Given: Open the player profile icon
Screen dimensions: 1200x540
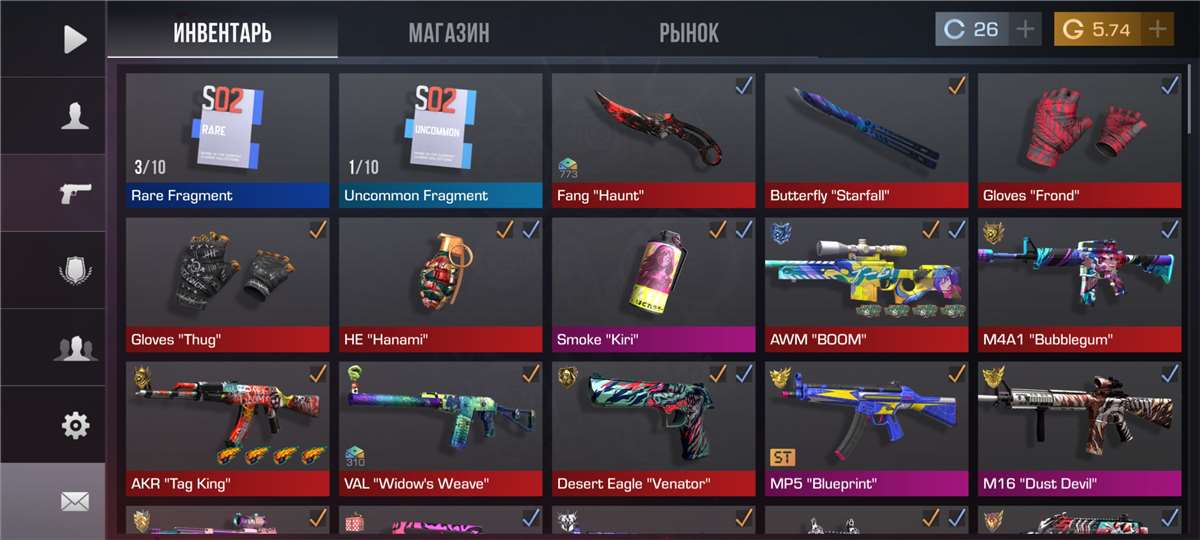Looking at the screenshot, I should click(x=75, y=116).
